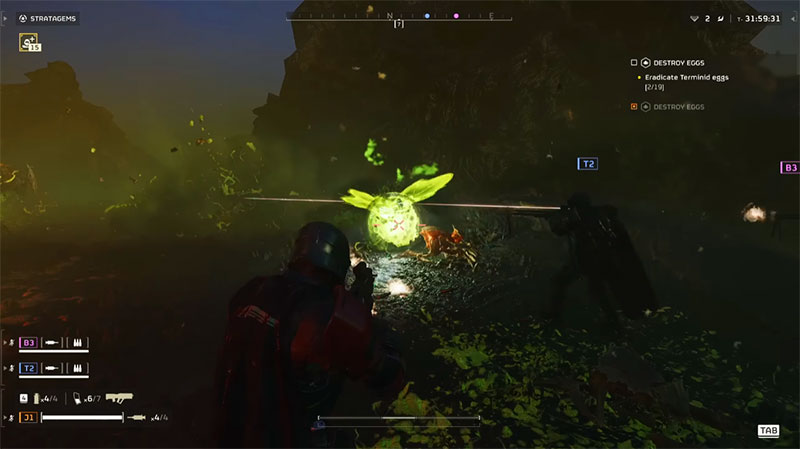Select own player tag J1

(28, 417)
